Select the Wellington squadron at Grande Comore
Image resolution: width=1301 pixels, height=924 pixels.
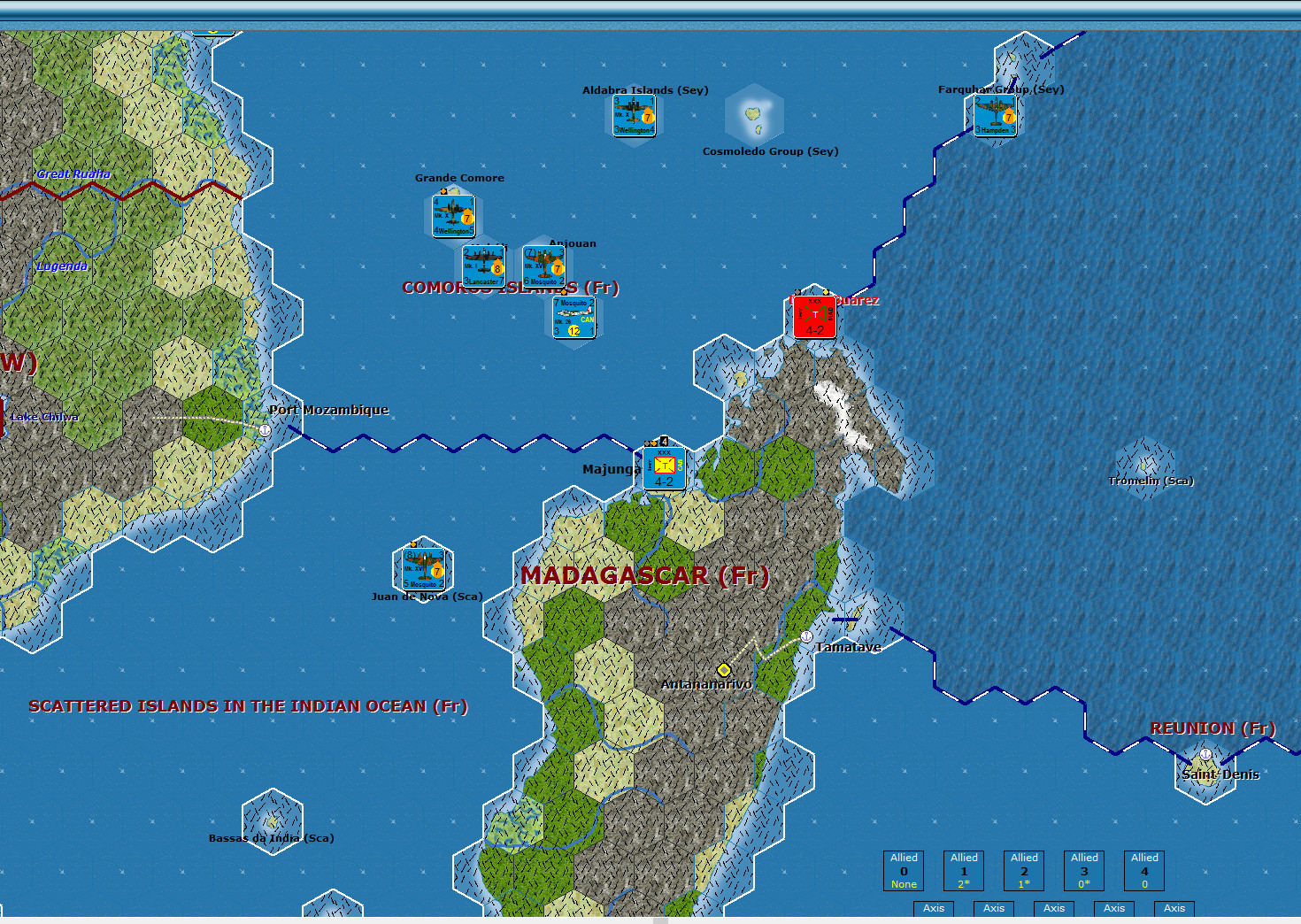[x=452, y=214]
